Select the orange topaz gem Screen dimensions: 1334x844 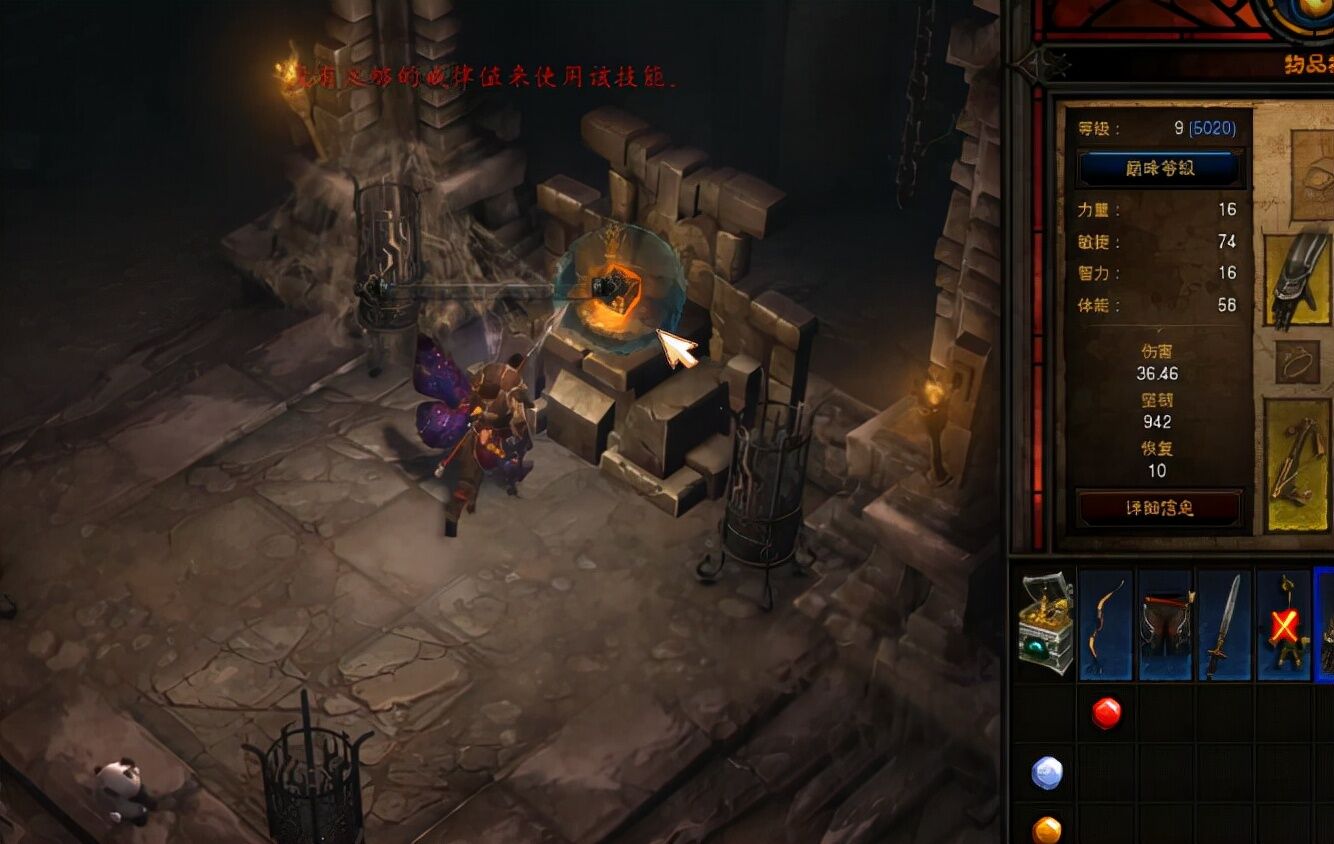(1047, 830)
